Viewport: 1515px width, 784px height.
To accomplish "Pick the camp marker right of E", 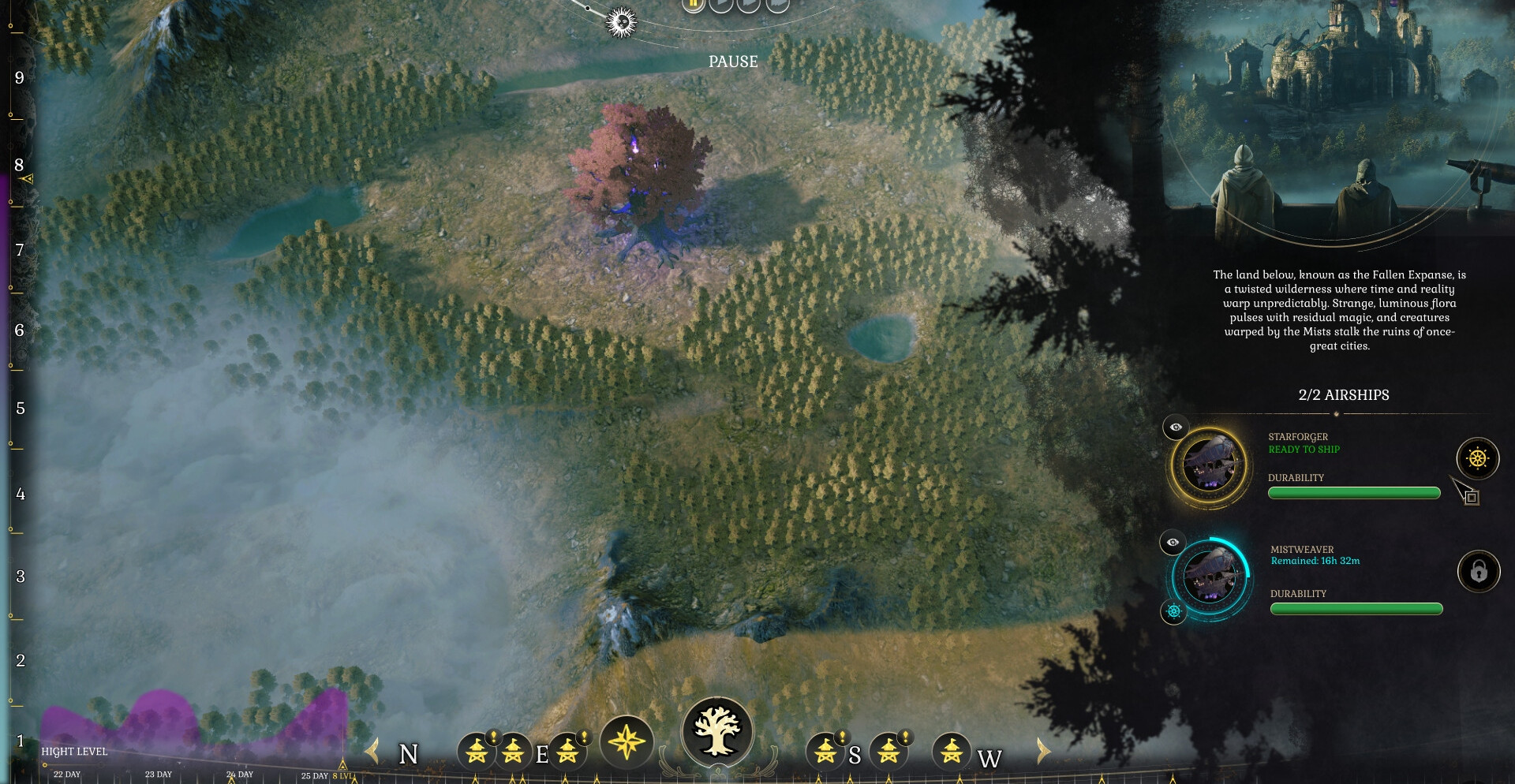I will click(x=567, y=751).
